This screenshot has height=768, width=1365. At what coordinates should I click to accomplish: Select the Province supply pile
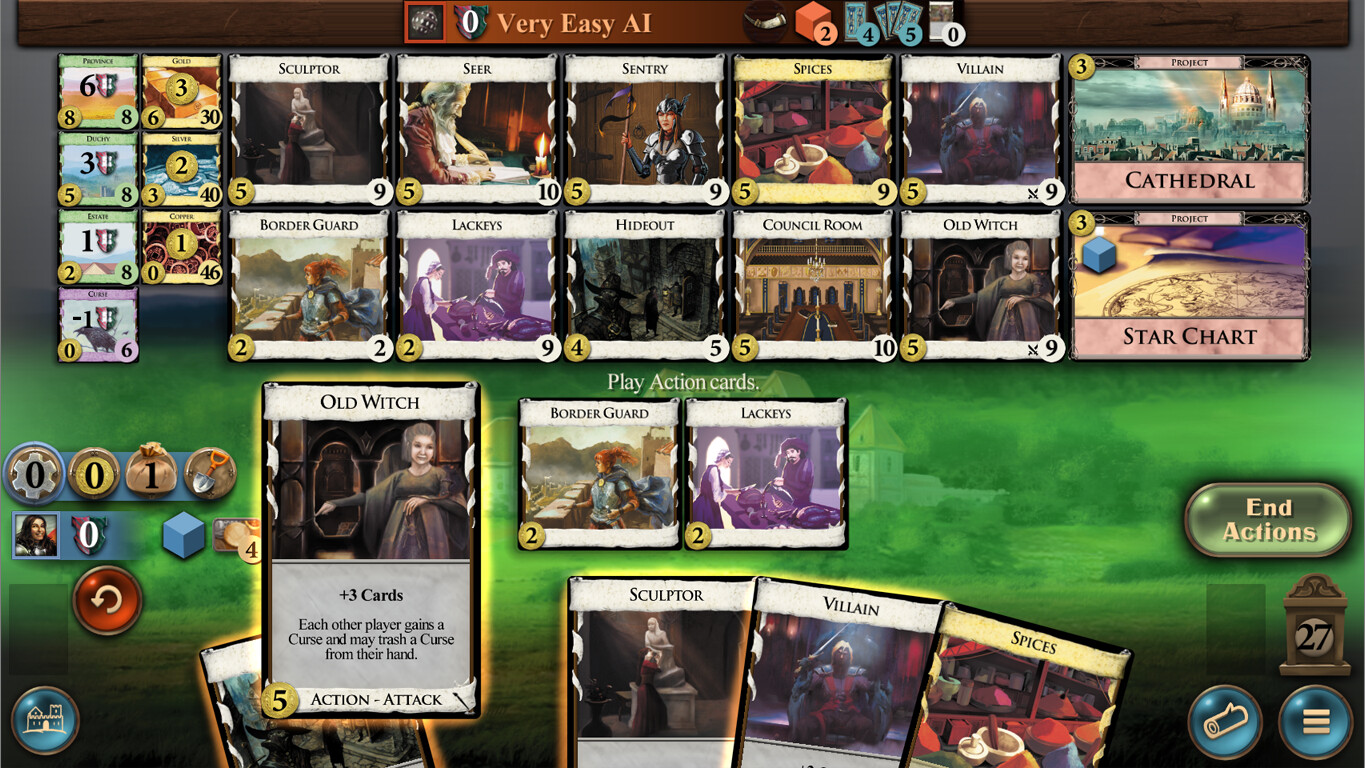pyautogui.click(x=97, y=95)
